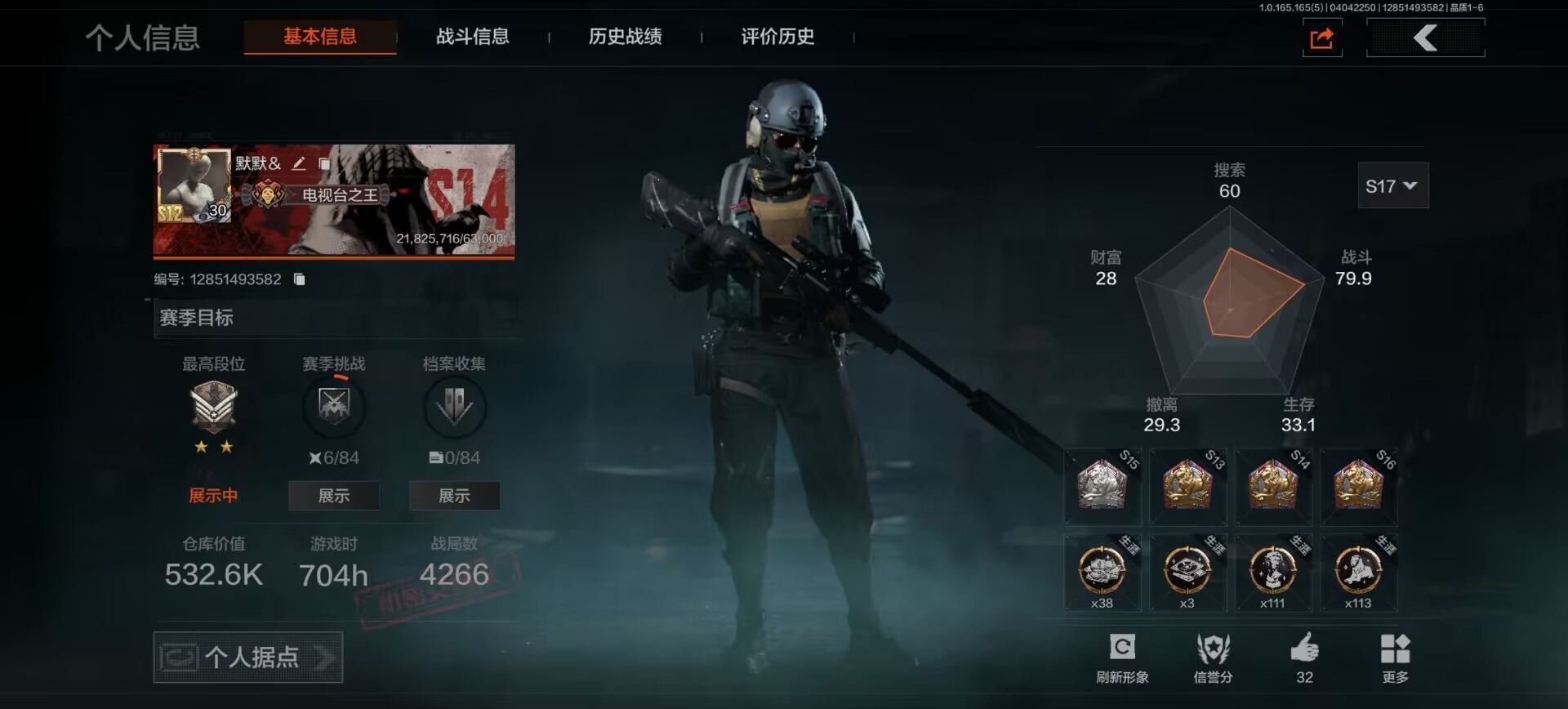Tap the orange share icon
The width and height of the screenshot is (1568, 709).
[x=1321, y=38]
